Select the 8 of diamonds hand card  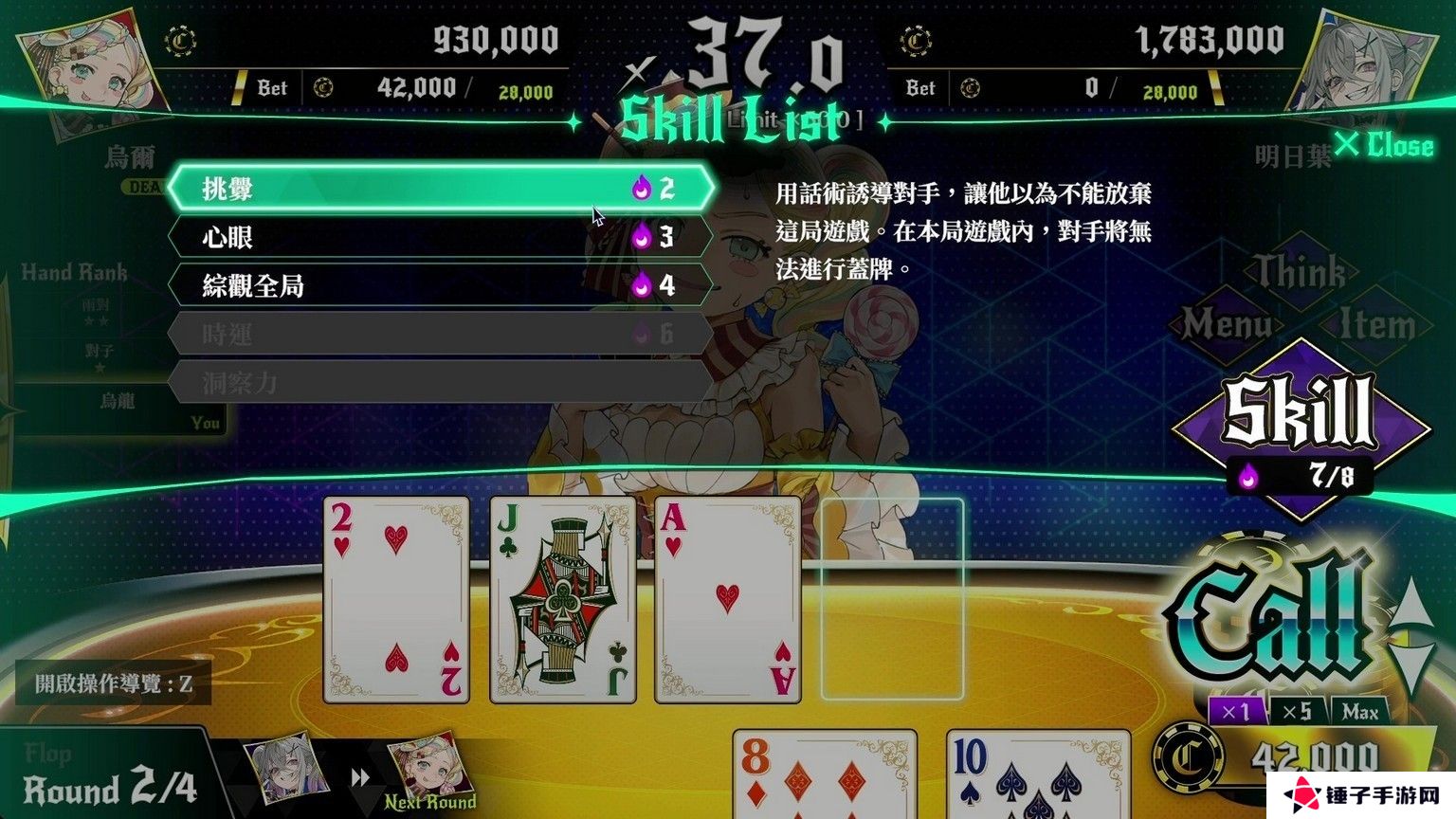(x=825, y=773)
